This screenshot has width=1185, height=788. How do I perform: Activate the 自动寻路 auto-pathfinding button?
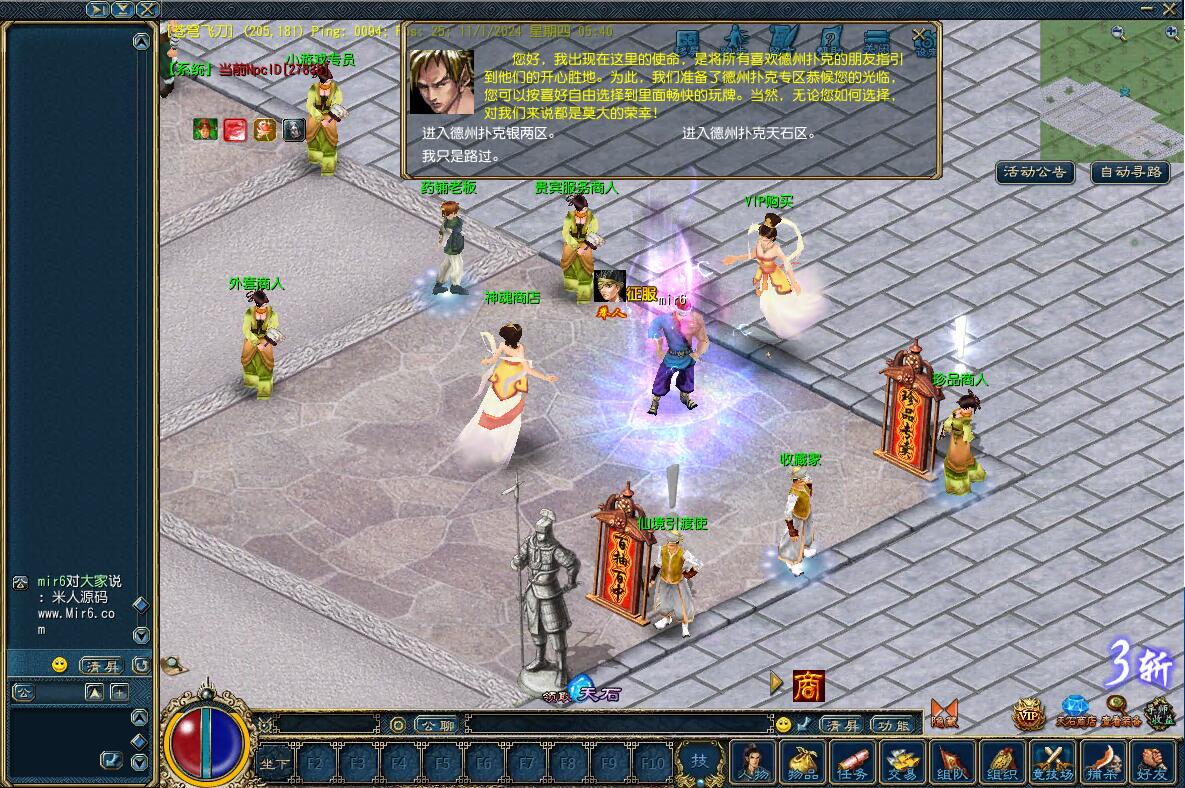click(x=1130, y=172)
